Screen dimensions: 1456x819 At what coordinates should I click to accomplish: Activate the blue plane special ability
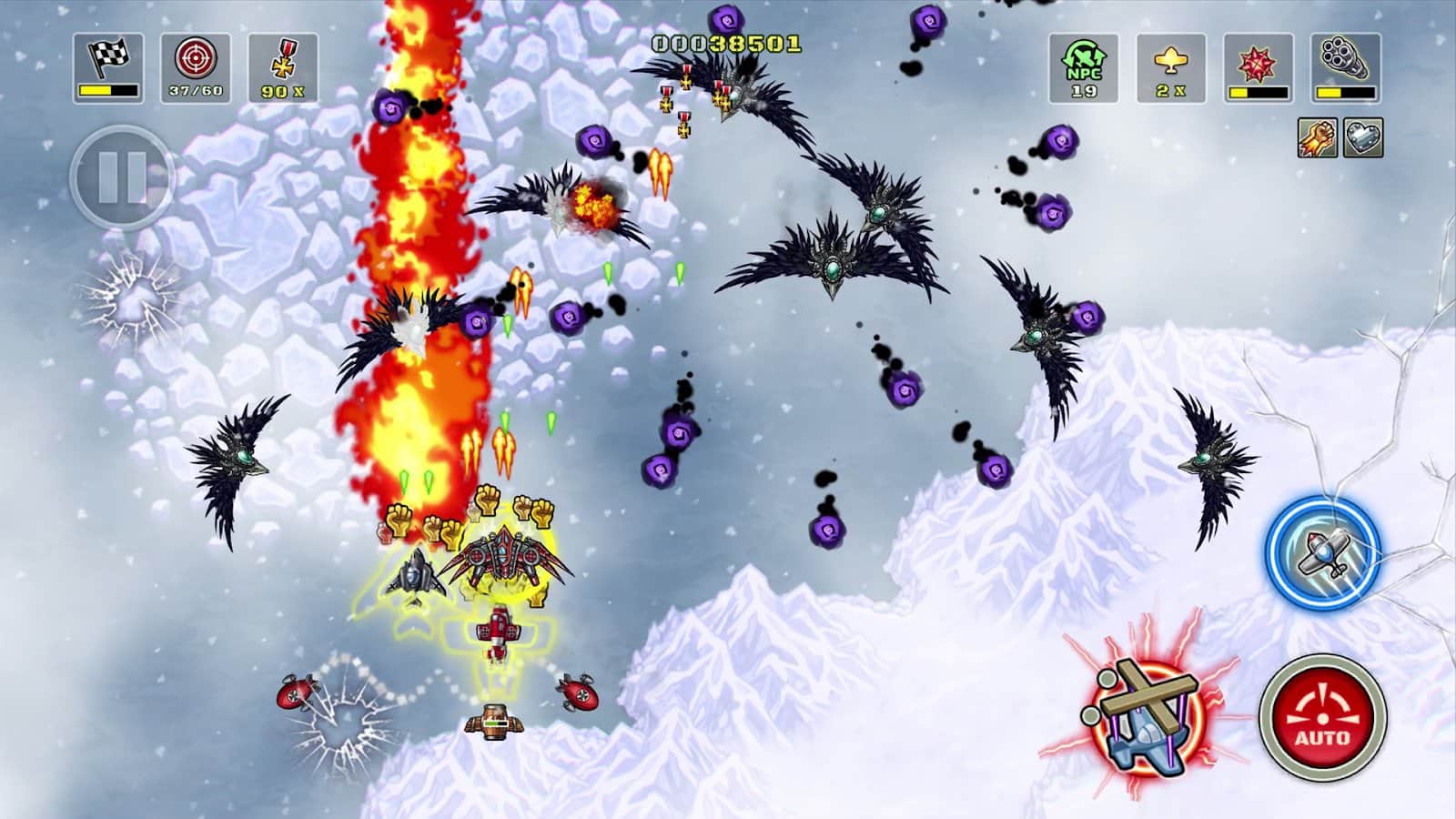1323,551
